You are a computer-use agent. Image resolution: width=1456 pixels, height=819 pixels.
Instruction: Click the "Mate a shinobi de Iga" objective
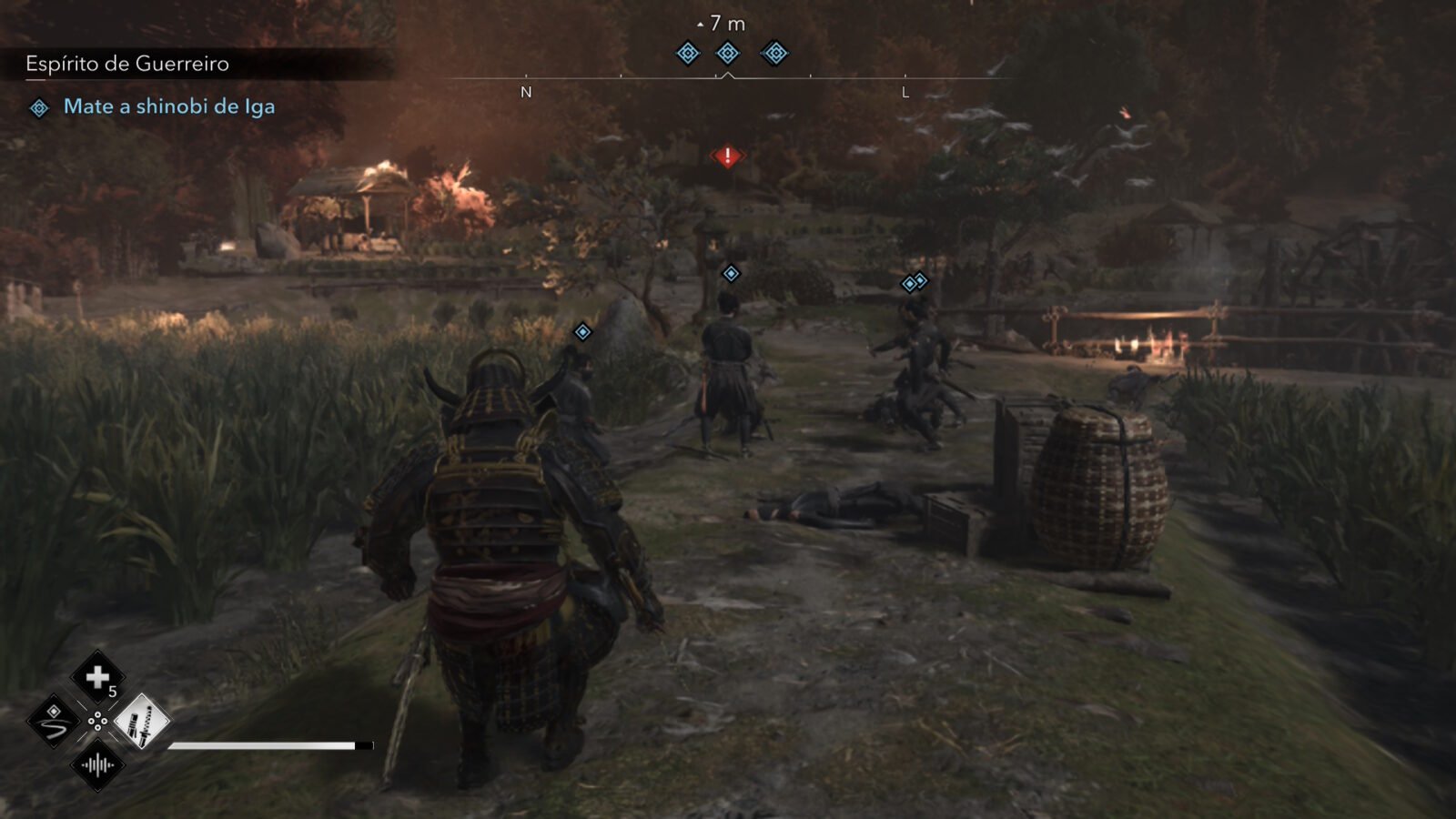point(168,106)
